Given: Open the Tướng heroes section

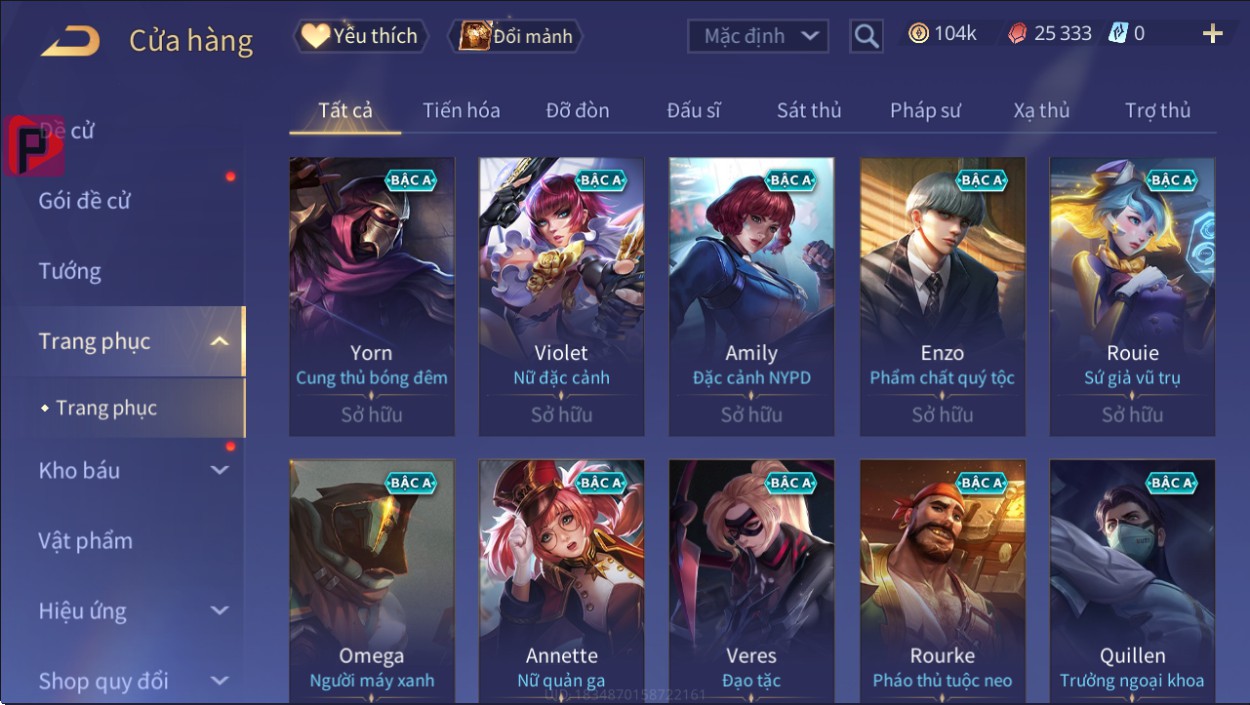Looking at the screenshot, I should pos(70,271).
